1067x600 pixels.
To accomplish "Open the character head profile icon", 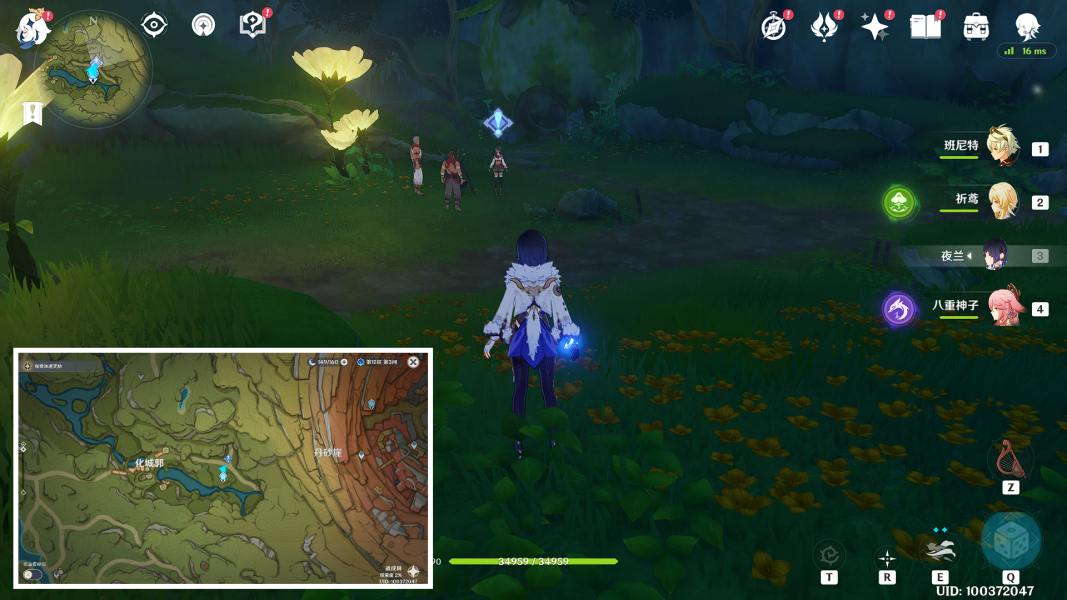I will [x=1027, y=26].
